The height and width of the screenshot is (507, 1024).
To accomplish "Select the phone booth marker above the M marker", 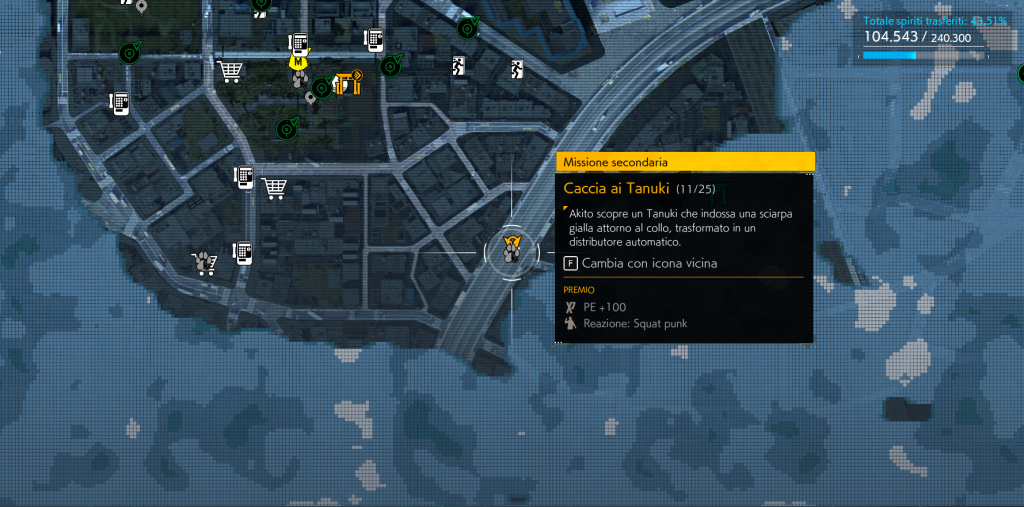I will (x=297, y=42).
